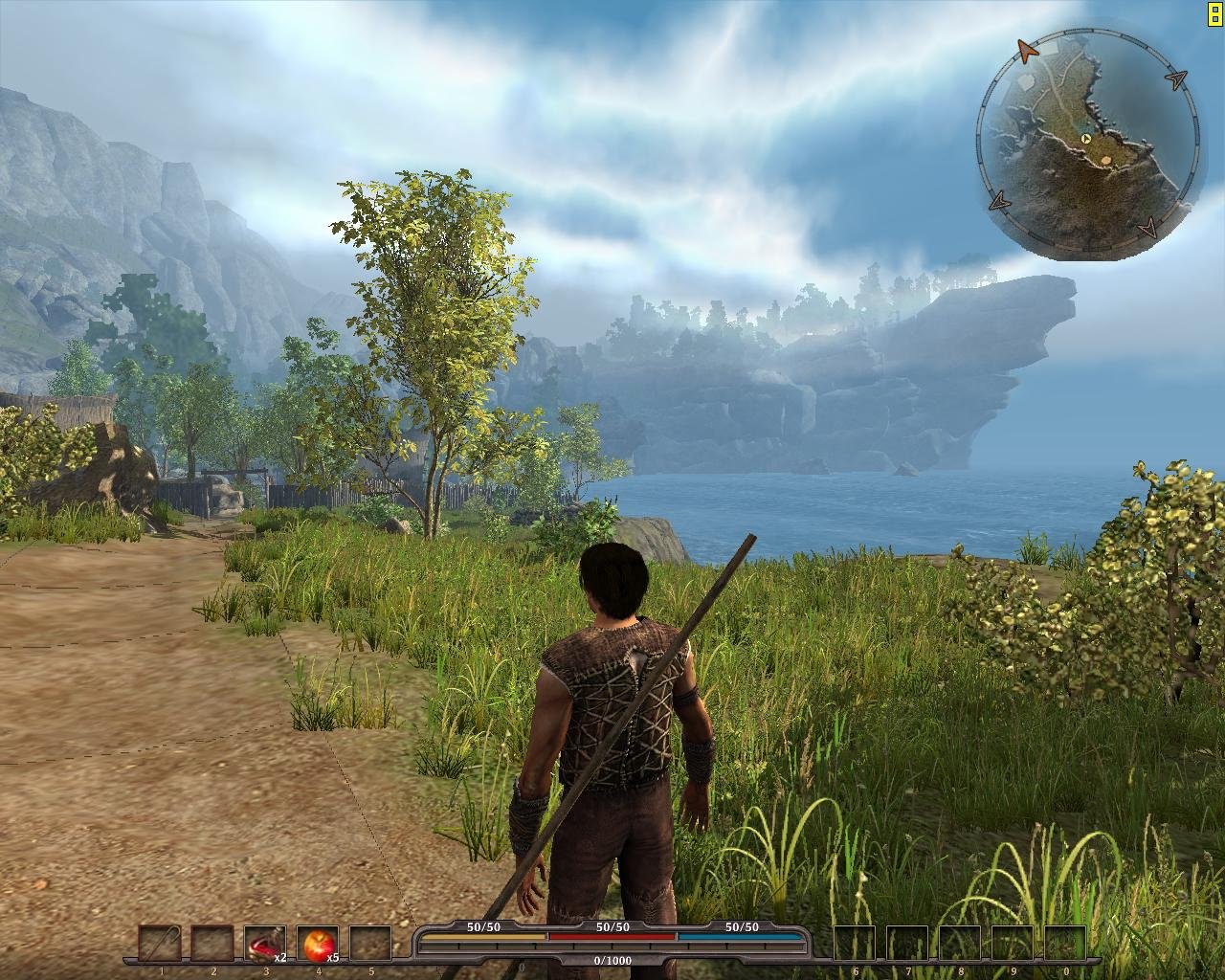
Task: Click the yellow player marker on the minimap
Action: click(1086, 139)
